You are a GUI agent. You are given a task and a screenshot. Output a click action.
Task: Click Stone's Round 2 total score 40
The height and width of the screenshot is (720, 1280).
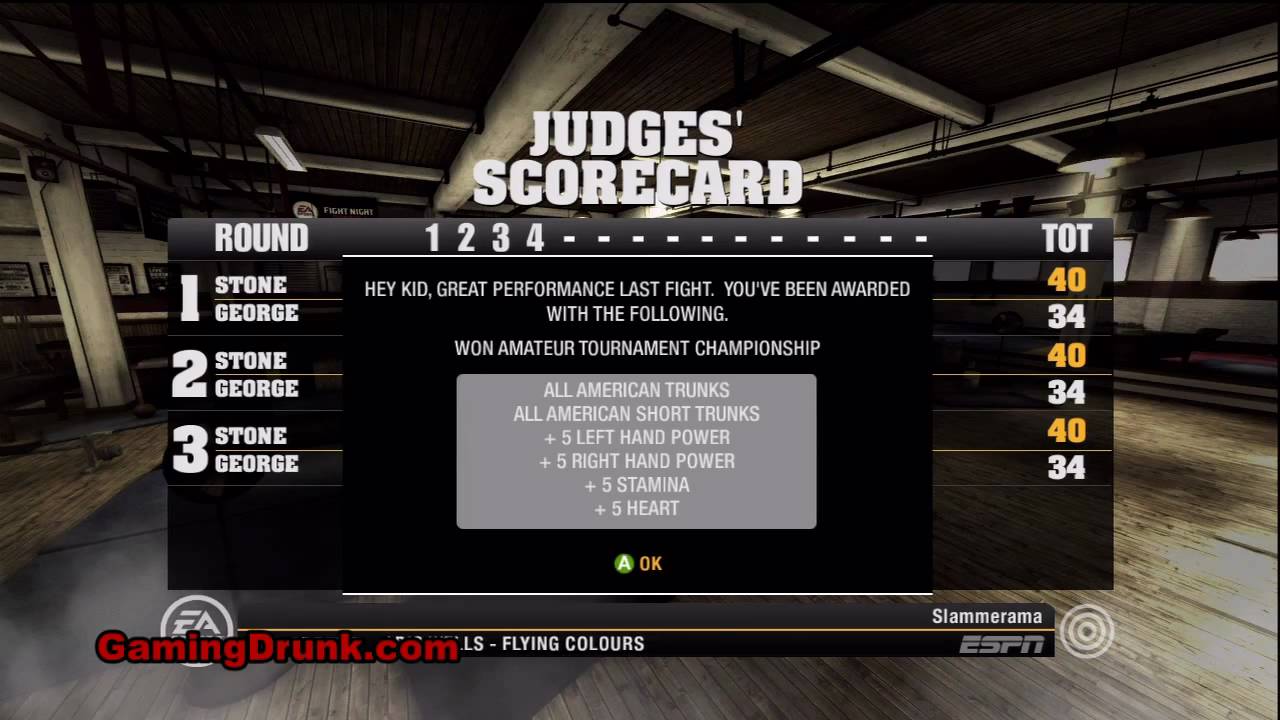(1067, 356)
